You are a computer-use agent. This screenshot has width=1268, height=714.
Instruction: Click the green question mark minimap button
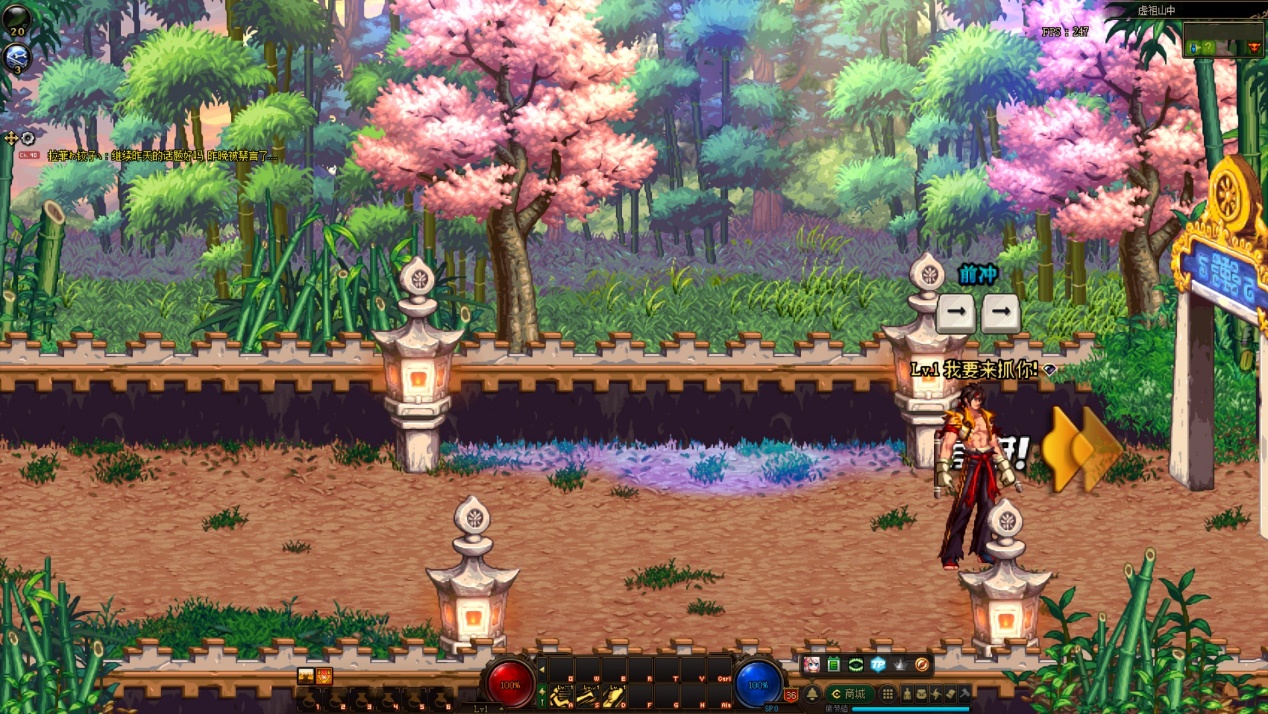(x=1208, y=48)
